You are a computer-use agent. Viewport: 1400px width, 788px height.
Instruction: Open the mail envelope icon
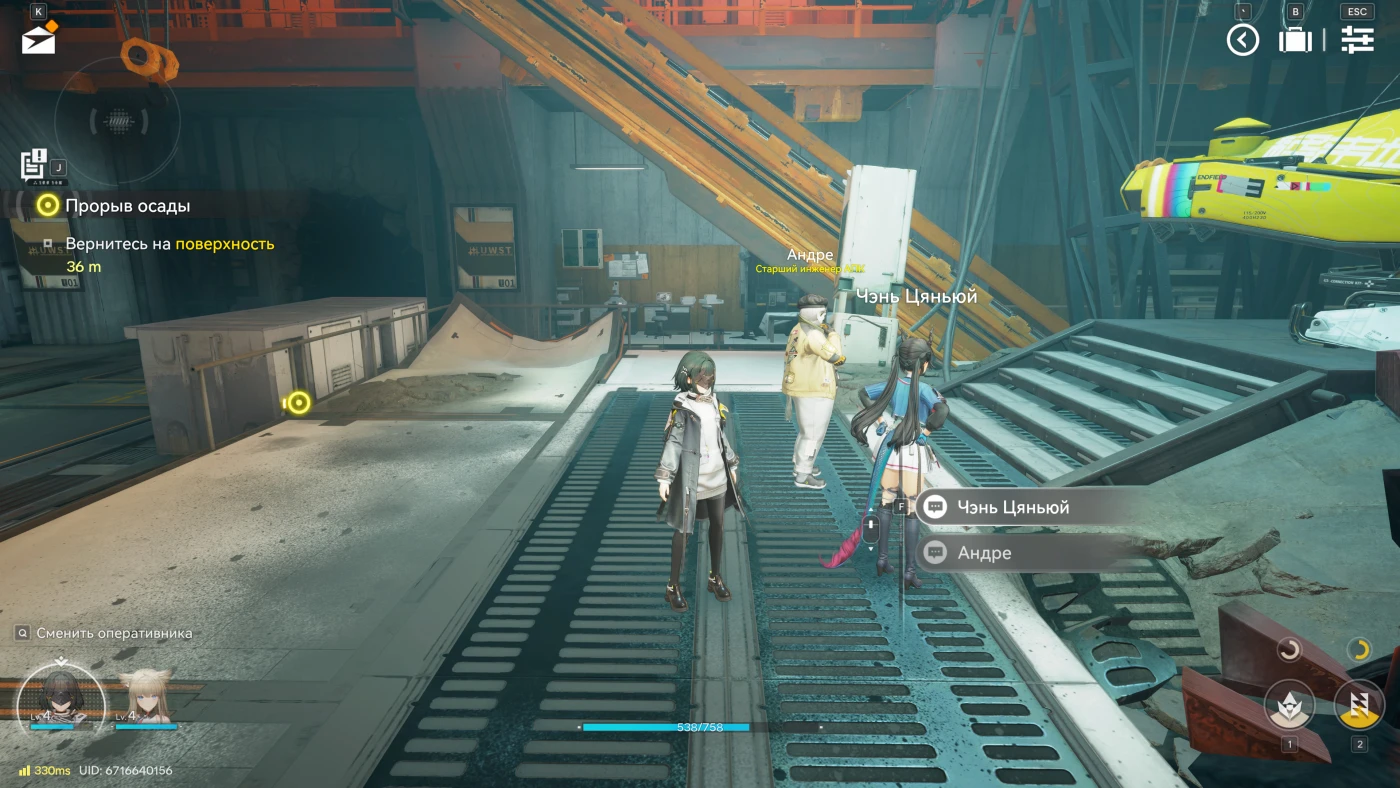click(x=39, y=38)
